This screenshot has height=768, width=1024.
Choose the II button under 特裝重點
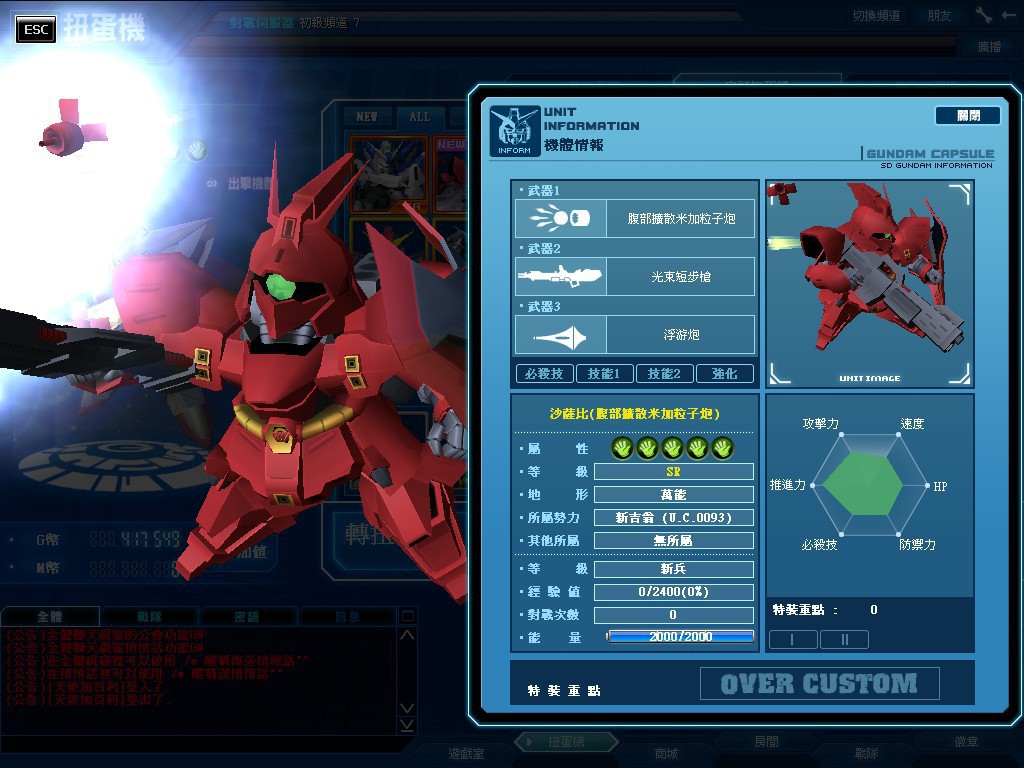(x=844, y=639)
